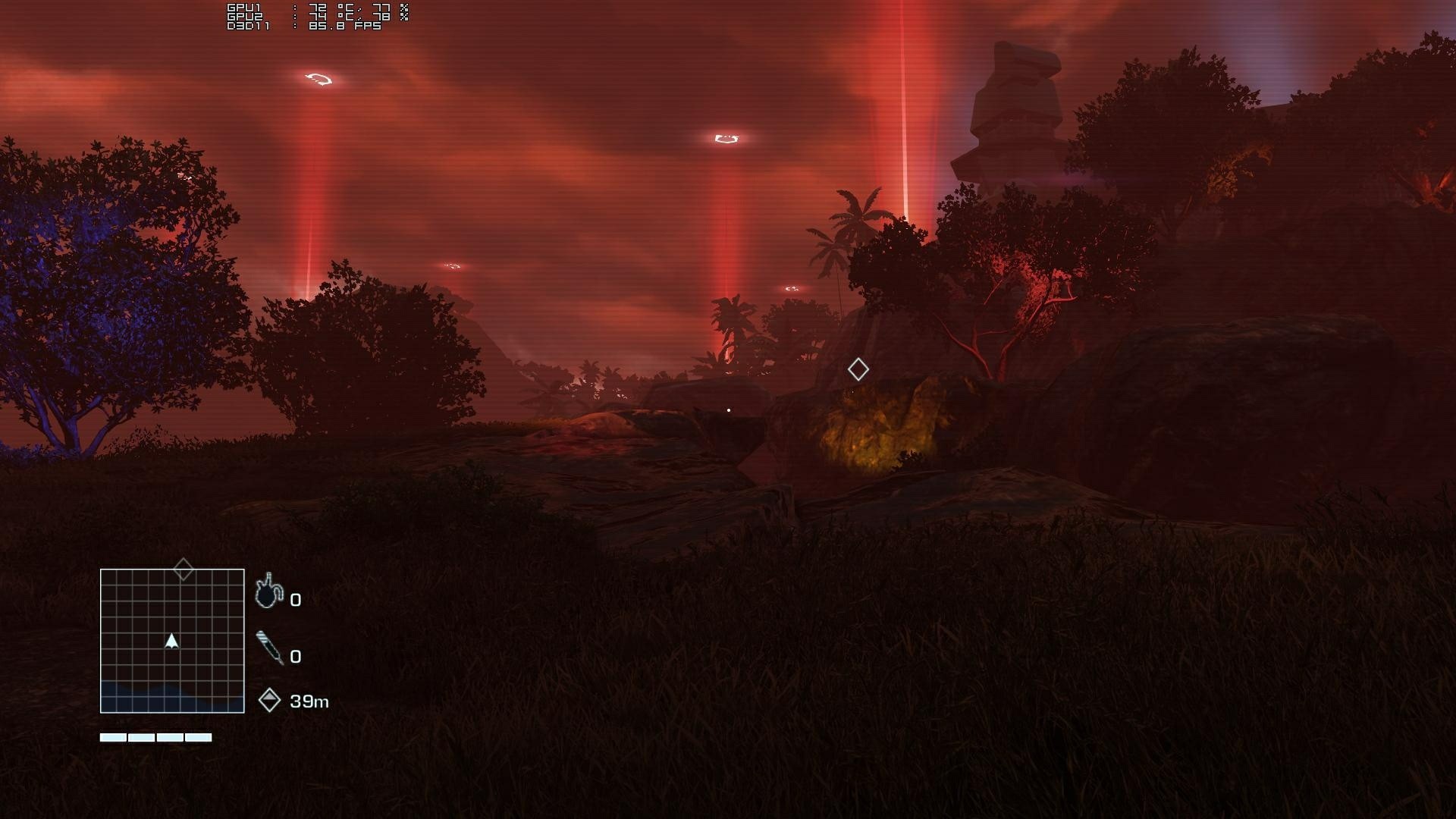Viewport: 1456px width, 819px height.
Task: Click the diamond waypoint icon beside 39m
Action: (x=271, y=701)
